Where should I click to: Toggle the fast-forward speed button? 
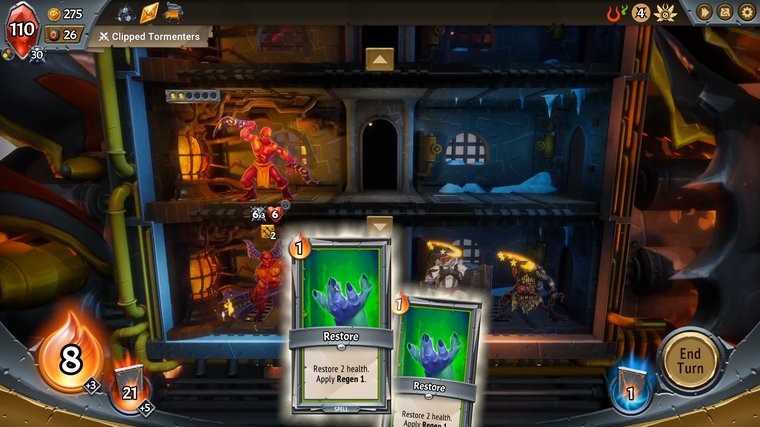click(704, 12)
